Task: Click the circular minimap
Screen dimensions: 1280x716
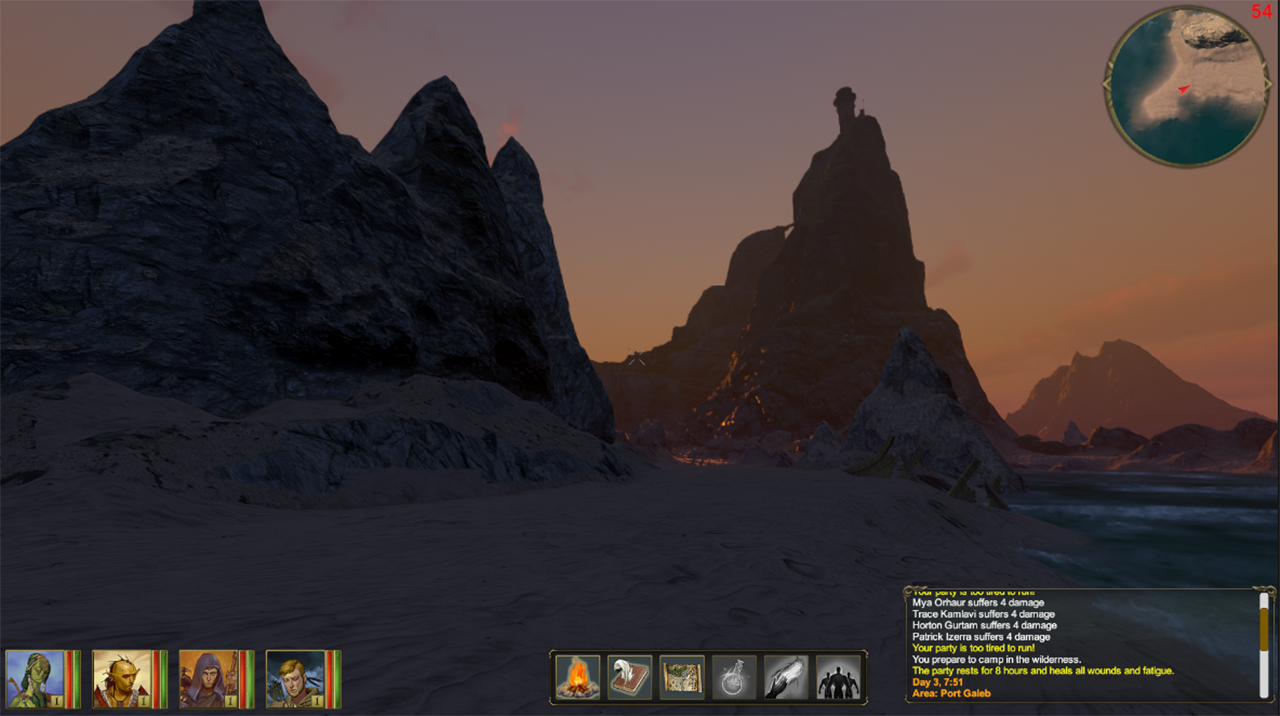Action: coord(1187,86)
